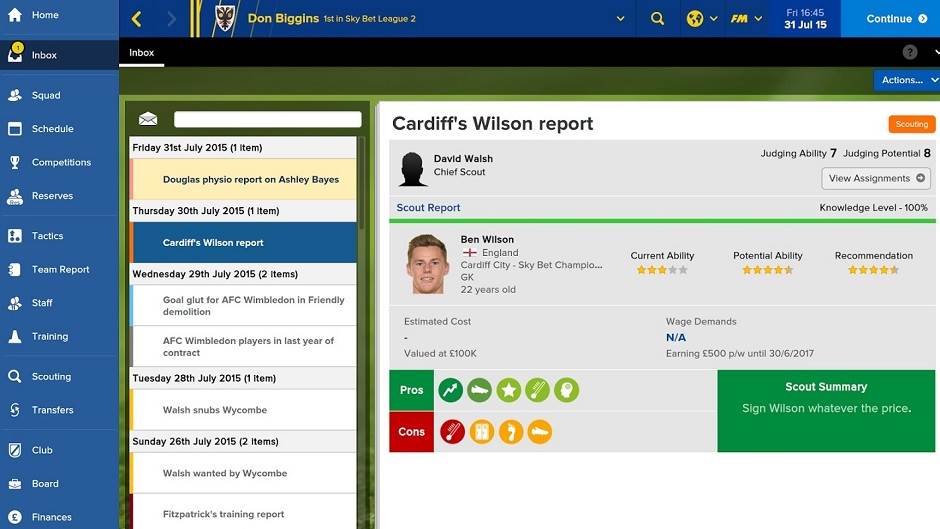Click the View Assignments button
The width and height of the screenshot is (940, 529).
click(x=875, y=178)
